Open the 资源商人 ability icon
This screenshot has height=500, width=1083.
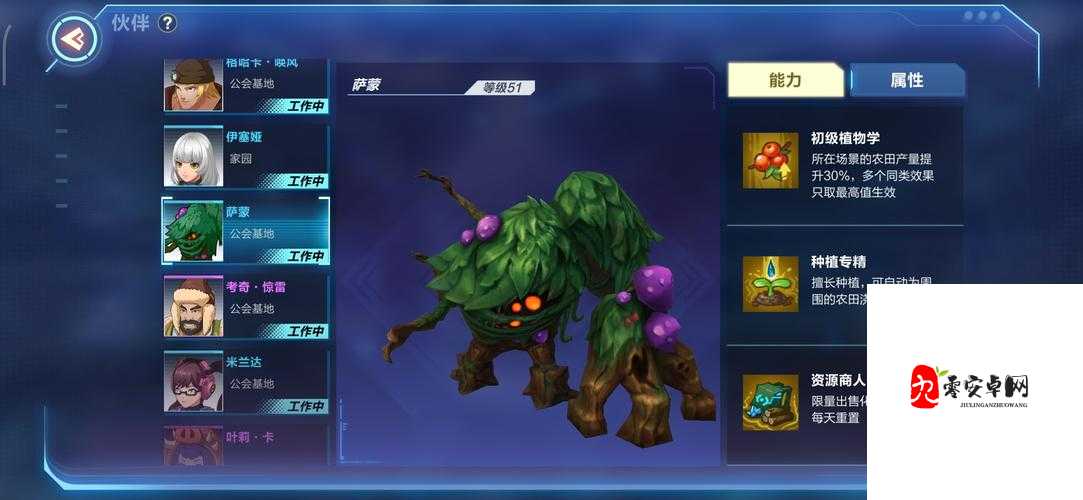(770, 402)
